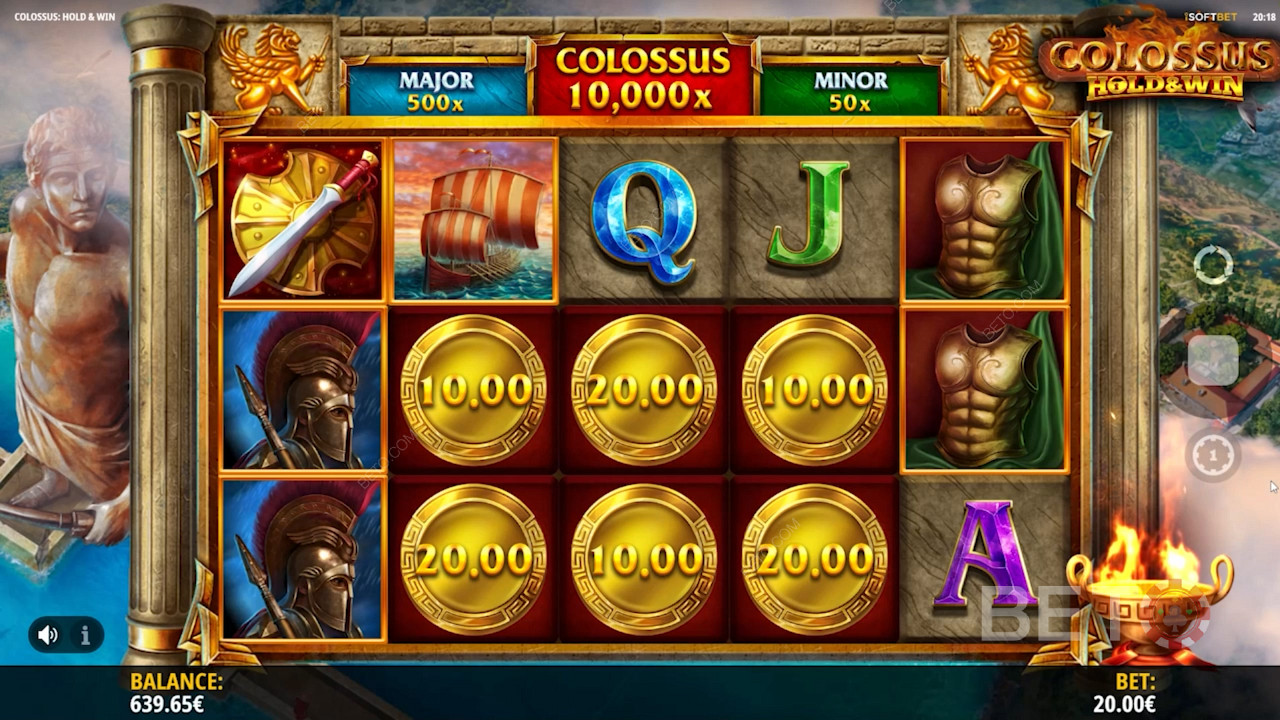Open the game info page

point(85,634)
